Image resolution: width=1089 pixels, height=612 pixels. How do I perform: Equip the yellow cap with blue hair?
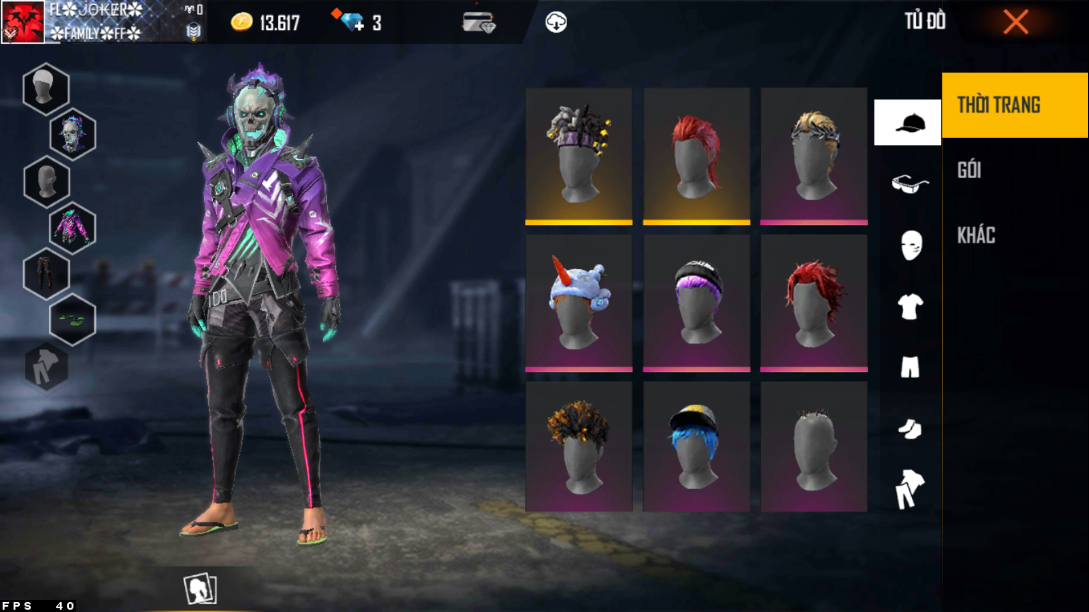(x=696, y=446)
